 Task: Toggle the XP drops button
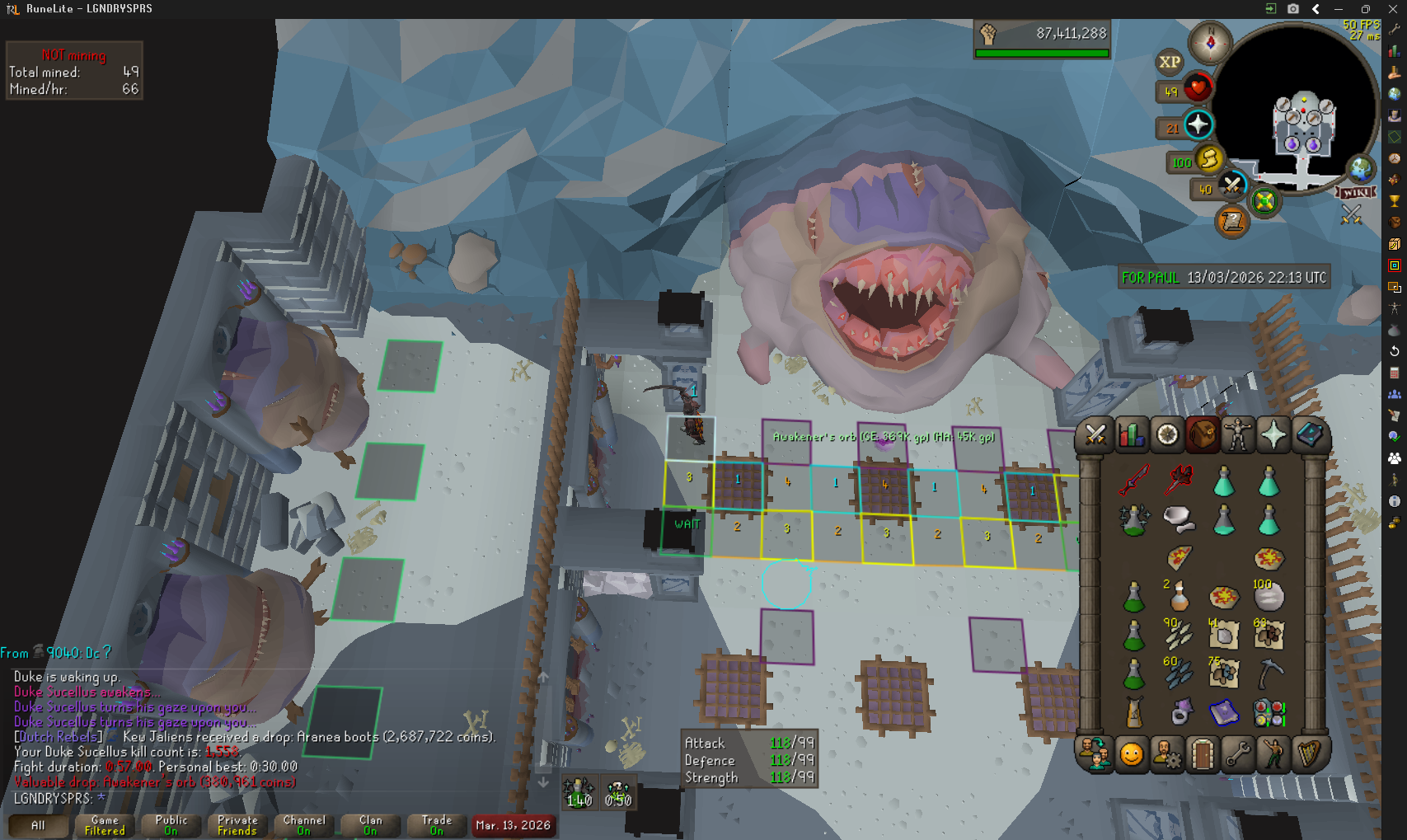1170,62
